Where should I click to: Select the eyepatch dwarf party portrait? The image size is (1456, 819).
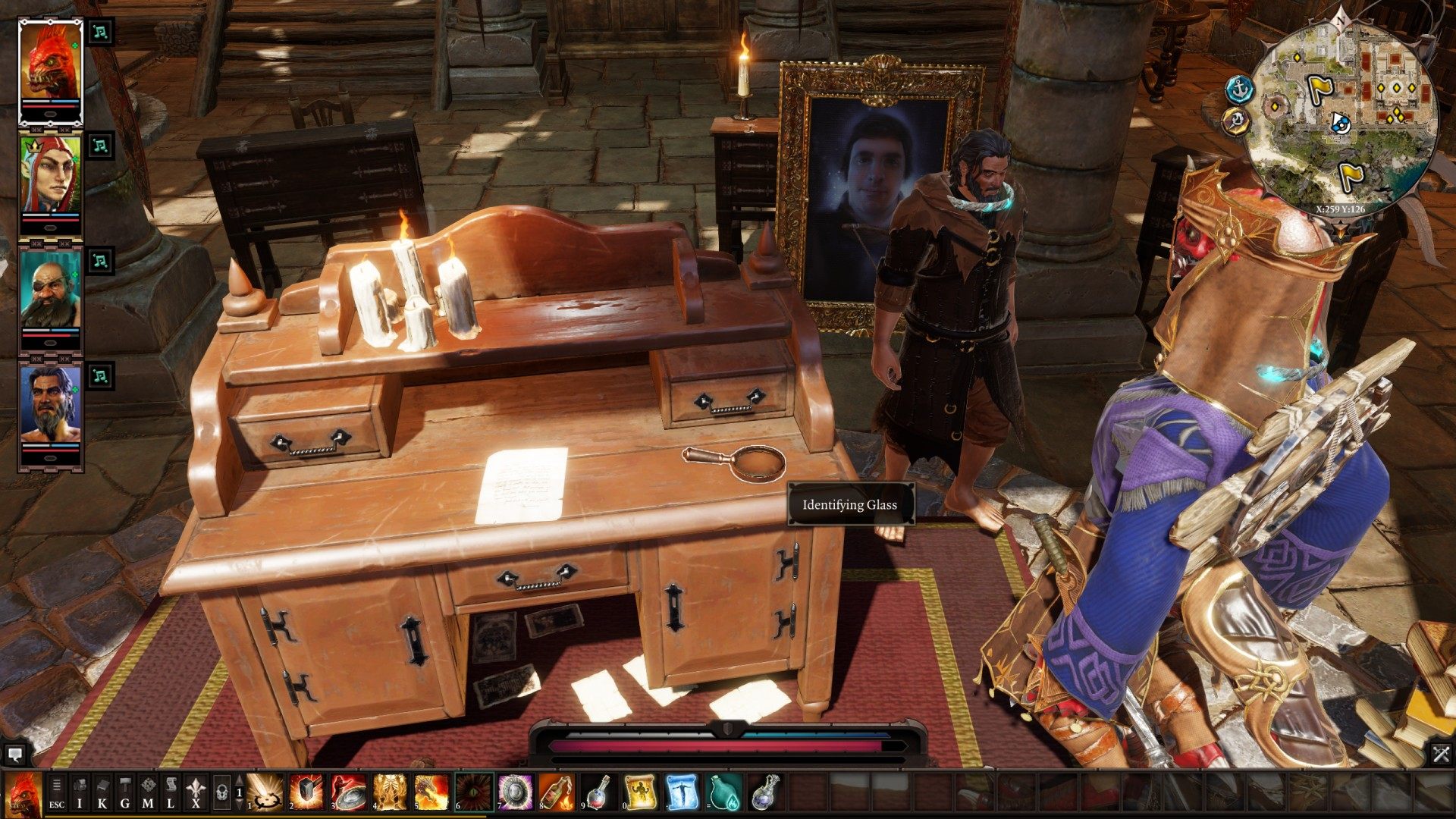50,297
